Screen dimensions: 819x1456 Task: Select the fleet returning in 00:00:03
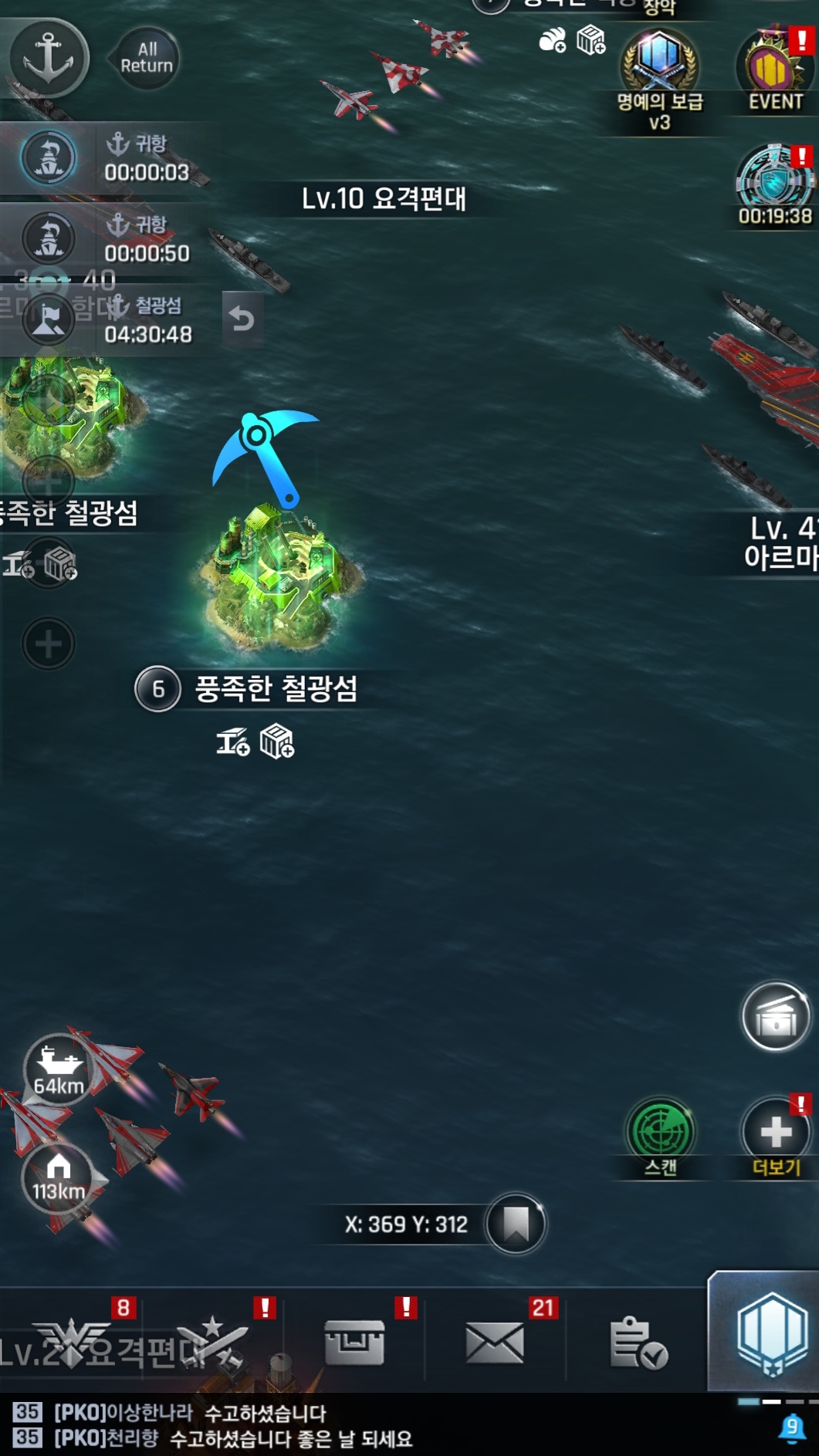(49, 158)
